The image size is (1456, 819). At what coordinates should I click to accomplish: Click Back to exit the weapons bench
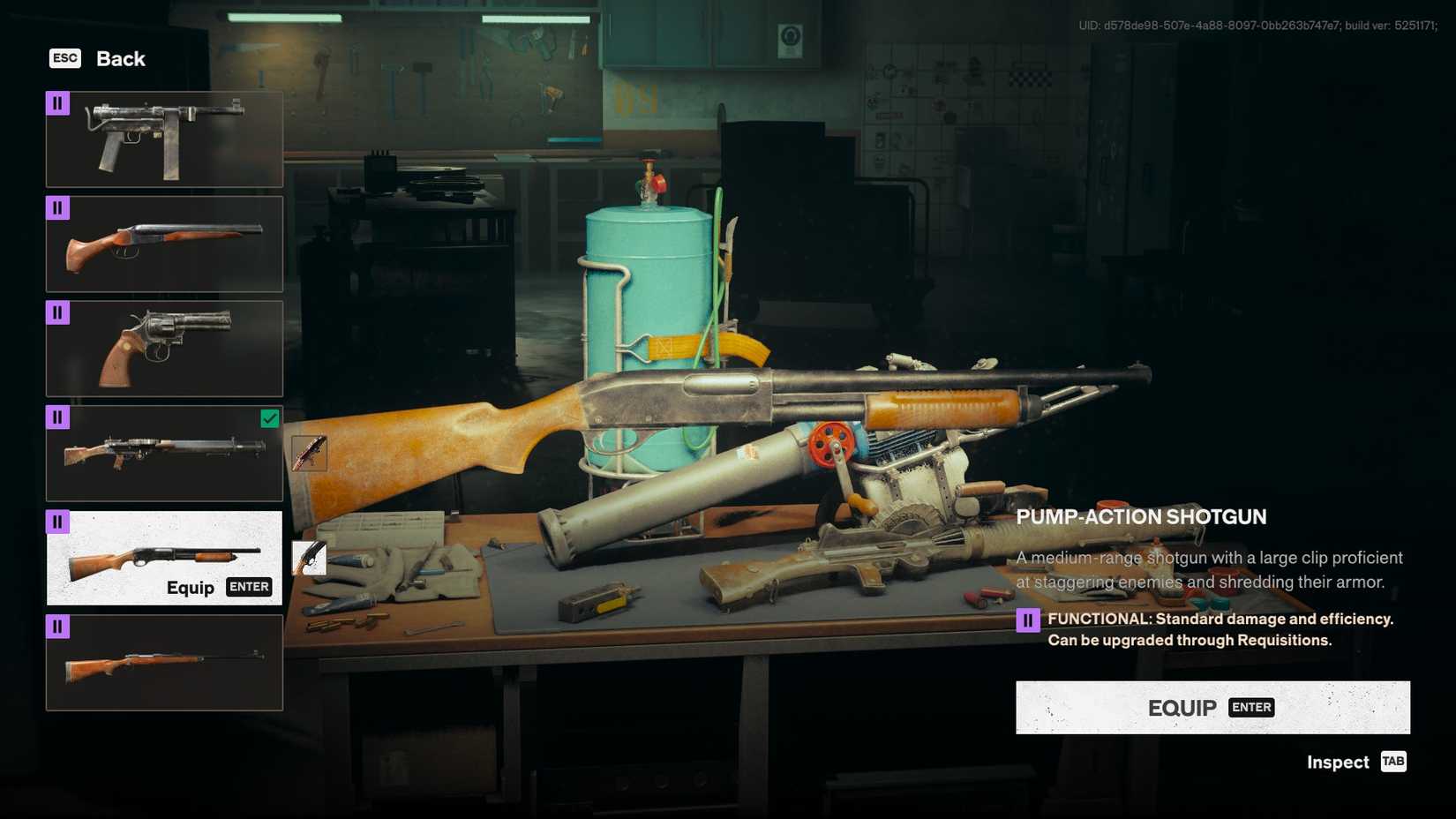coord(120,58)
